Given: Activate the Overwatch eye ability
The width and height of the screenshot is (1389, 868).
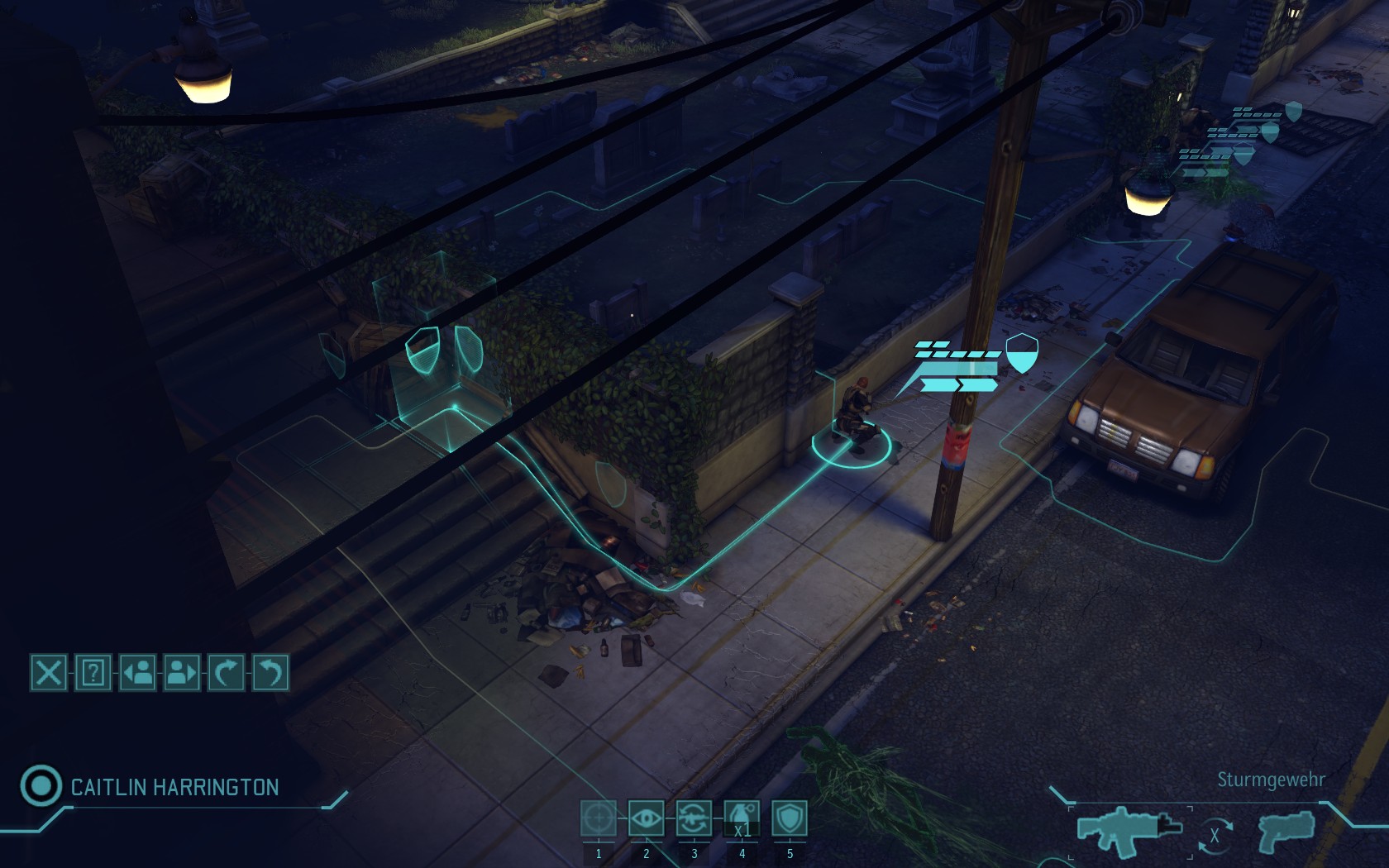Looking at the screenshot, I should pyautogui.click(x=647, y=818).
